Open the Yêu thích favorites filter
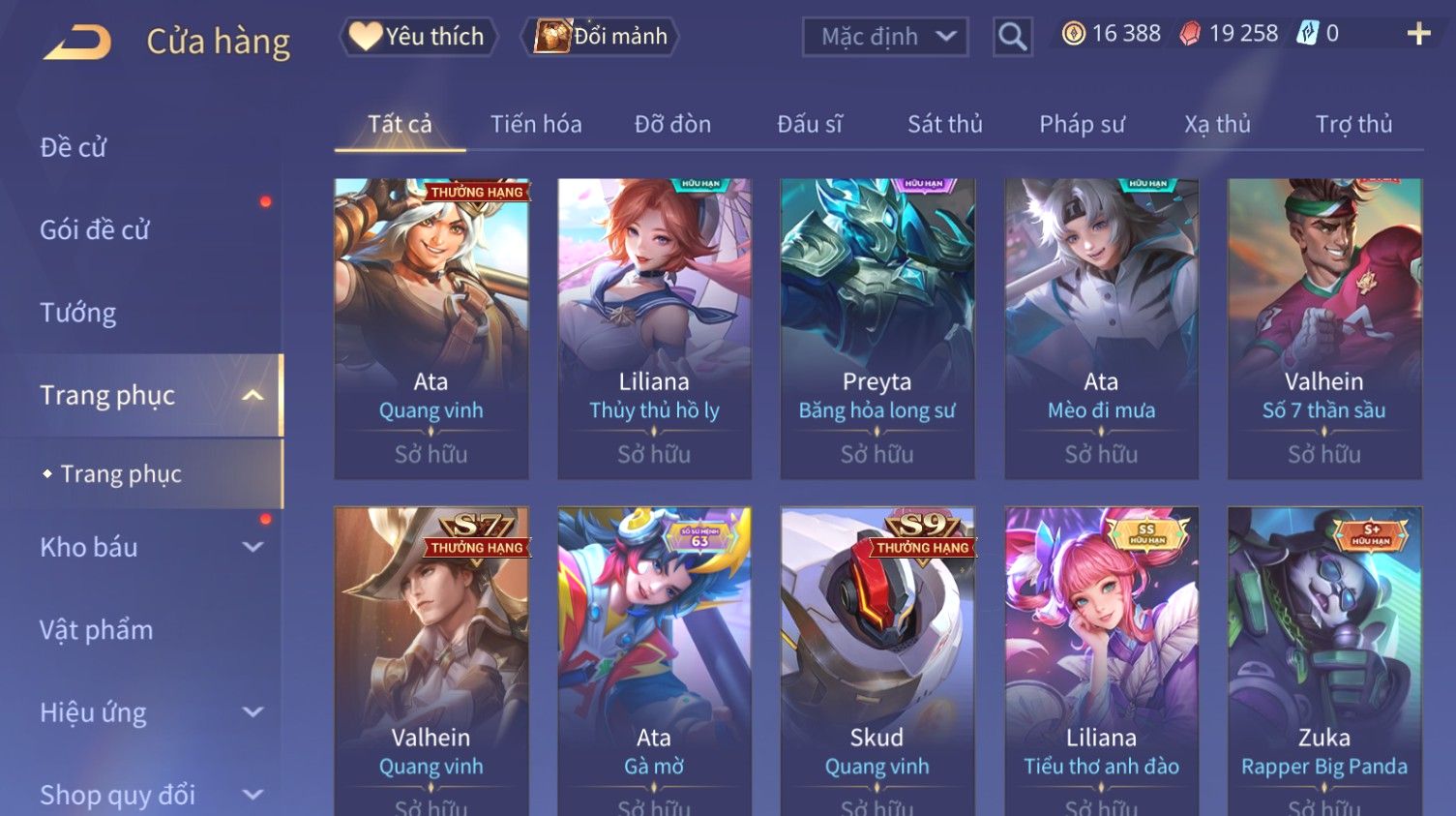The height and width of the screenshot is (816, 1456). tap(418, 37)
